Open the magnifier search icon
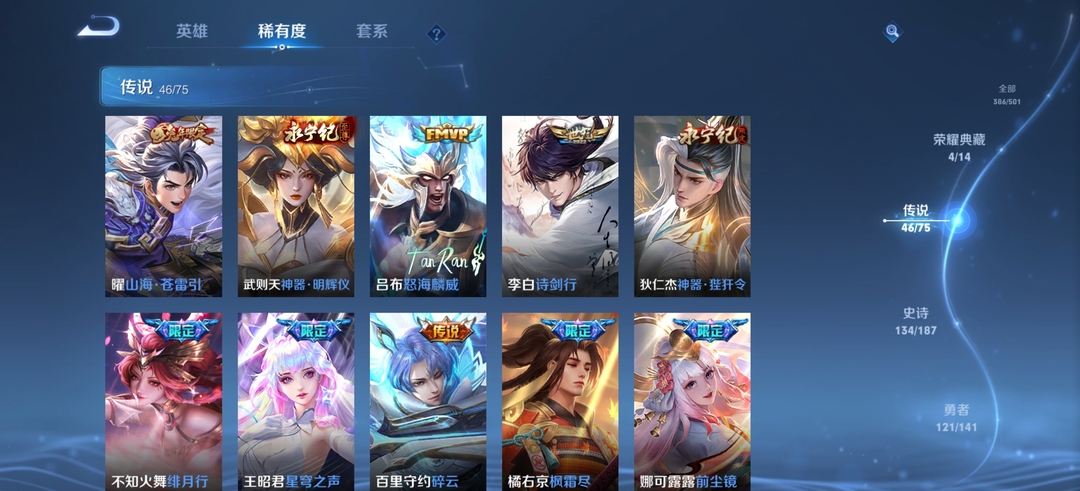This screenshot has width=1080, height=491. 892,33
